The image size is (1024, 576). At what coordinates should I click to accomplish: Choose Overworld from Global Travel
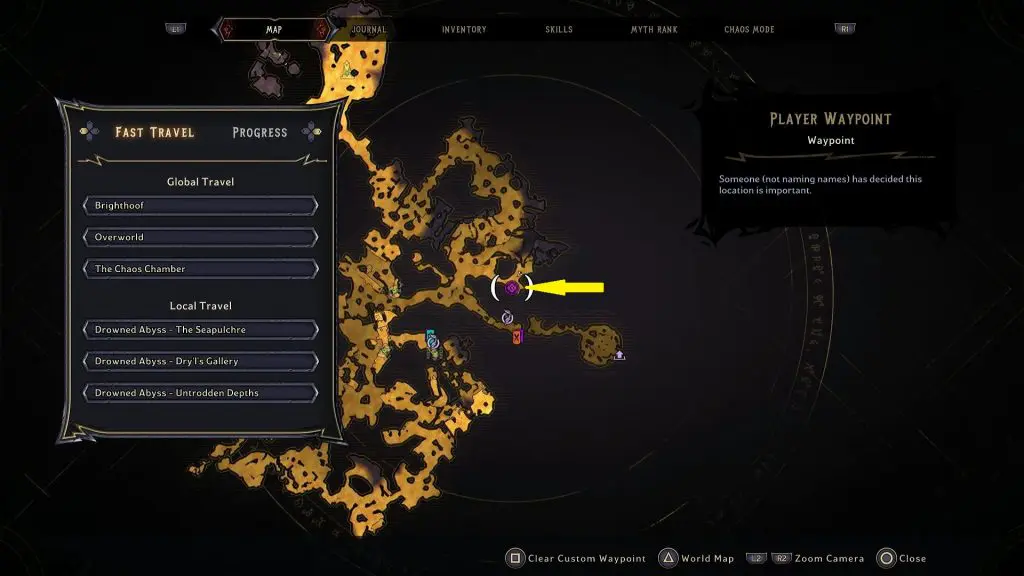click(201, 237)
